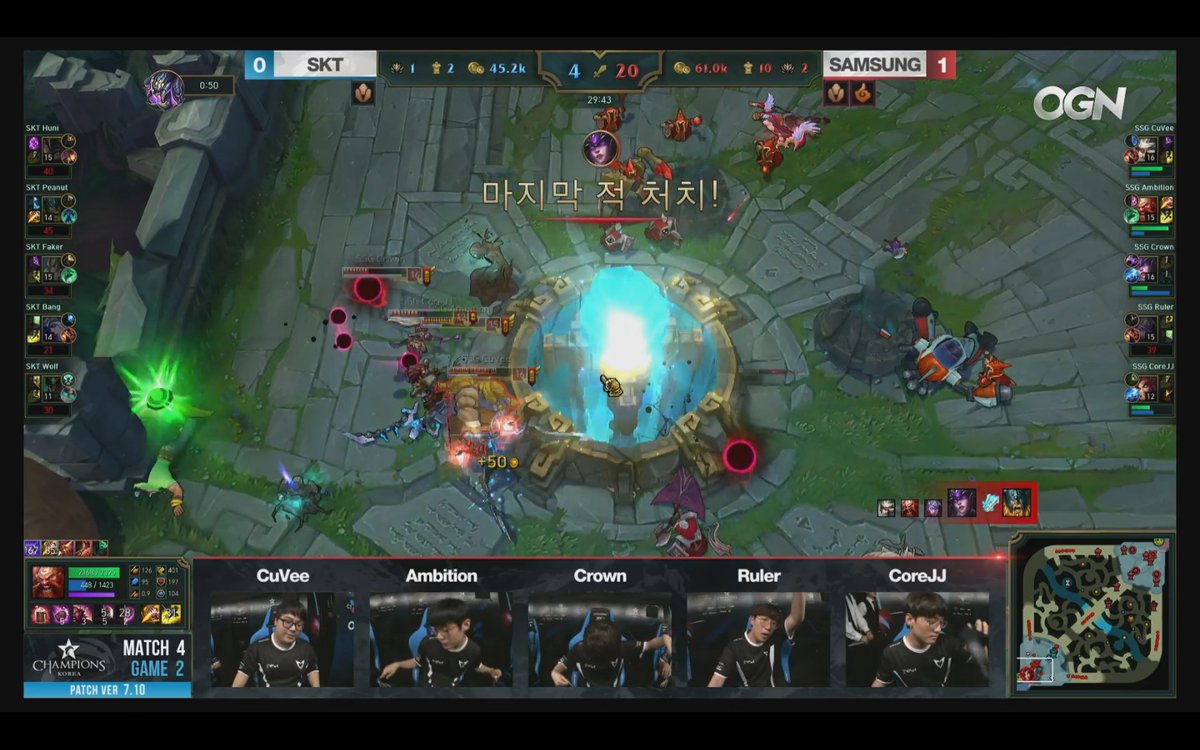The height and width of the screenshot is (750, 1200).
Task: Click the selected champion portrait
Action: [48, 582]
